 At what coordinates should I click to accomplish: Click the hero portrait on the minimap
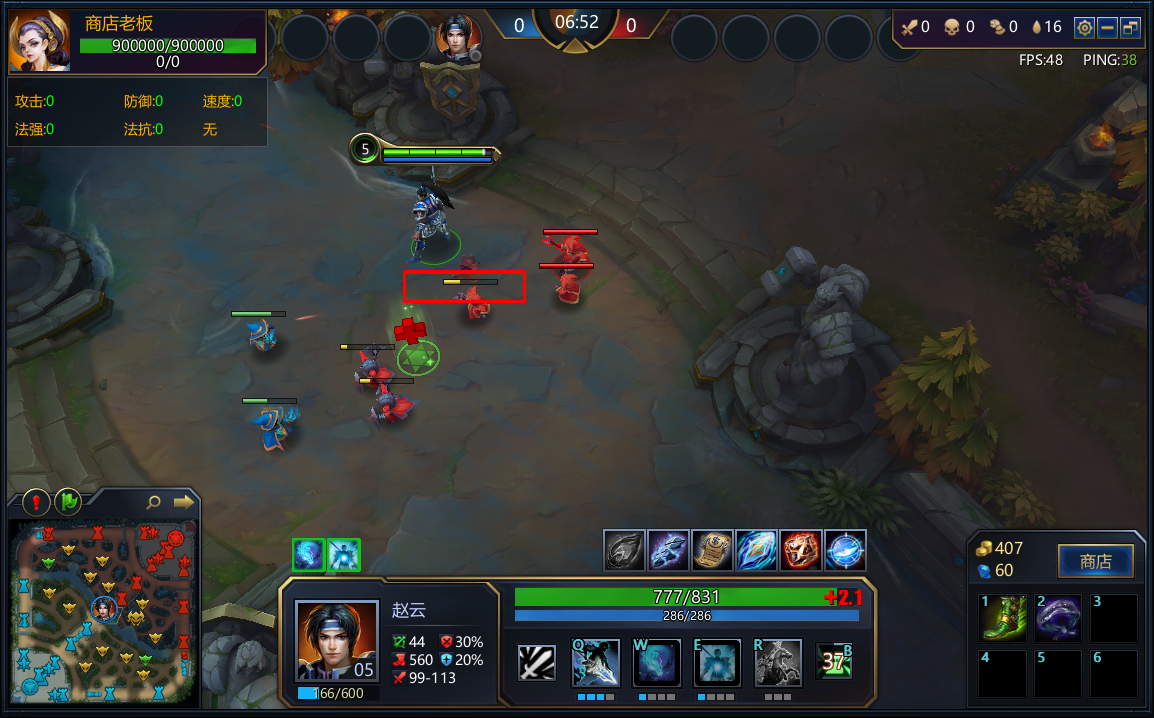pos(104,607)
